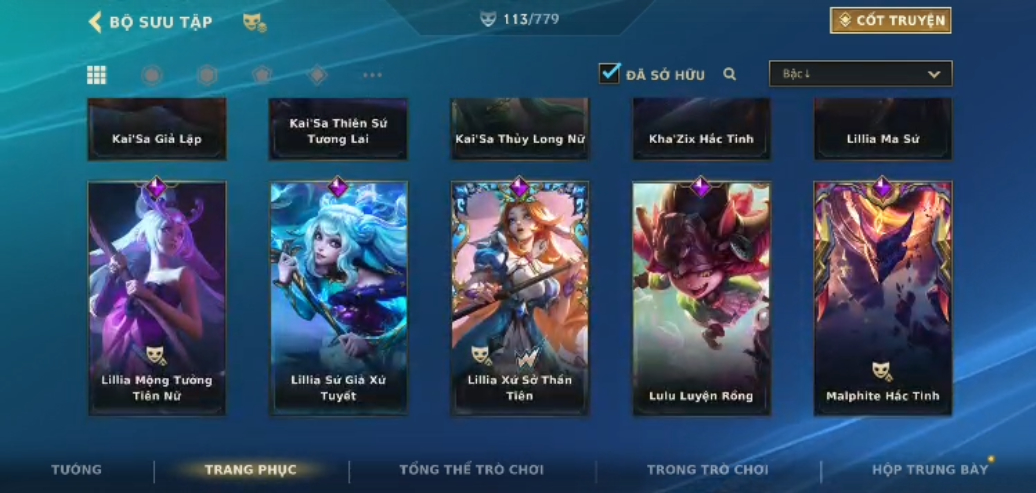Choose the Kai'Sa Thủy Long Nữ skin
Image resolution: width=1036 pixels, height=493 pixels.
[x=519, y=130]
